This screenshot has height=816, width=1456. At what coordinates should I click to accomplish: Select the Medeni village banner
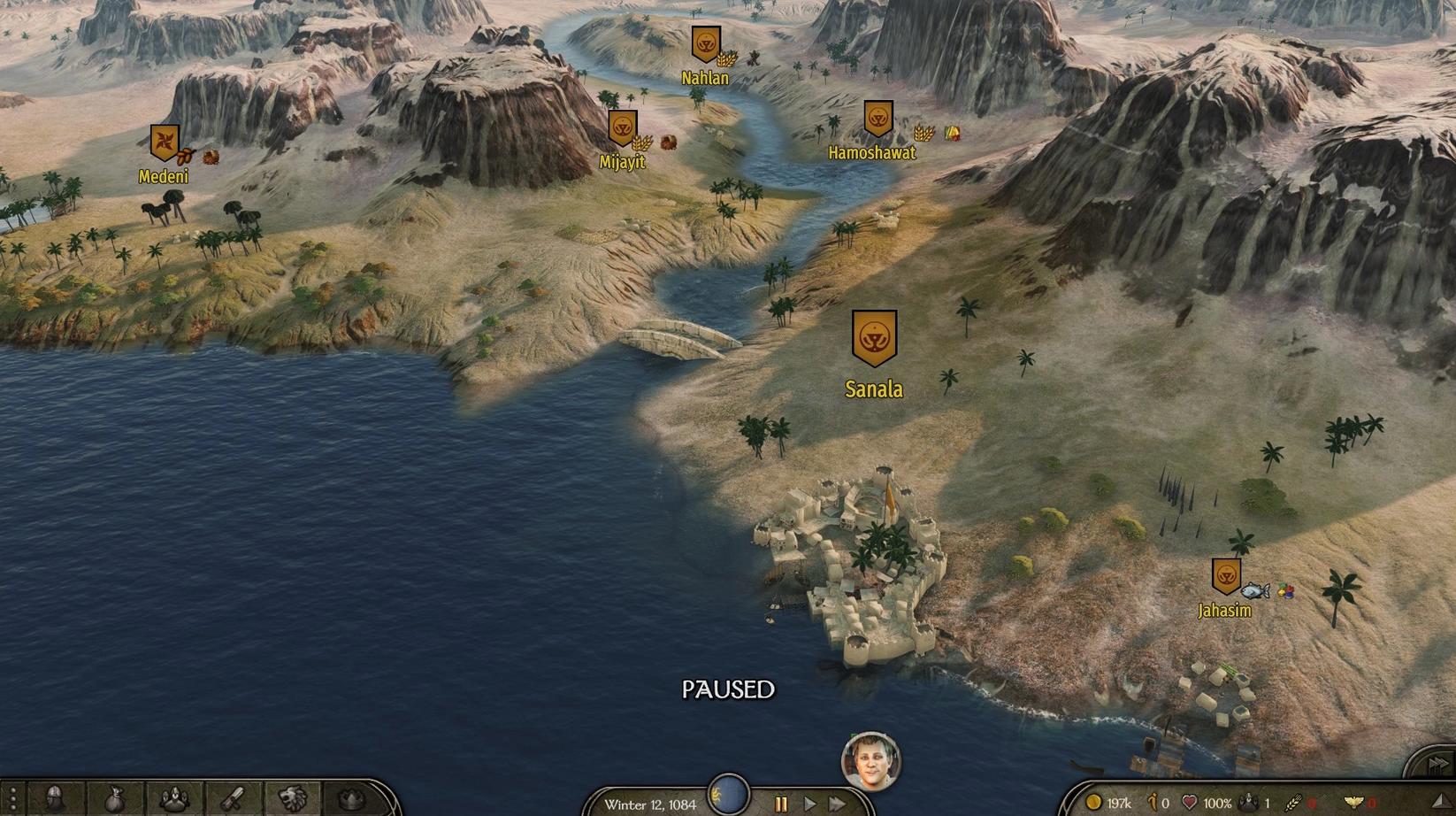pos(164,142)
